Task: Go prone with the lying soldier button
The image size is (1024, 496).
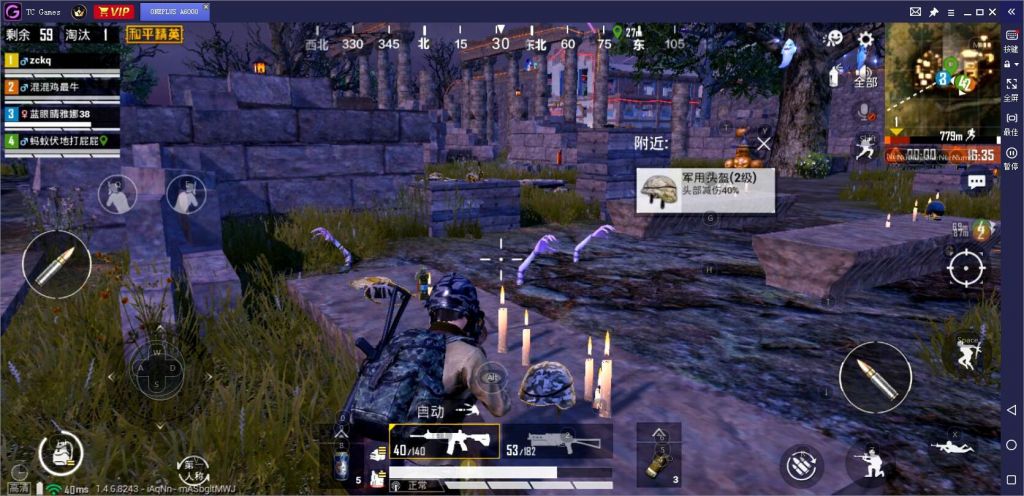Action: click(x=952, y=447)
